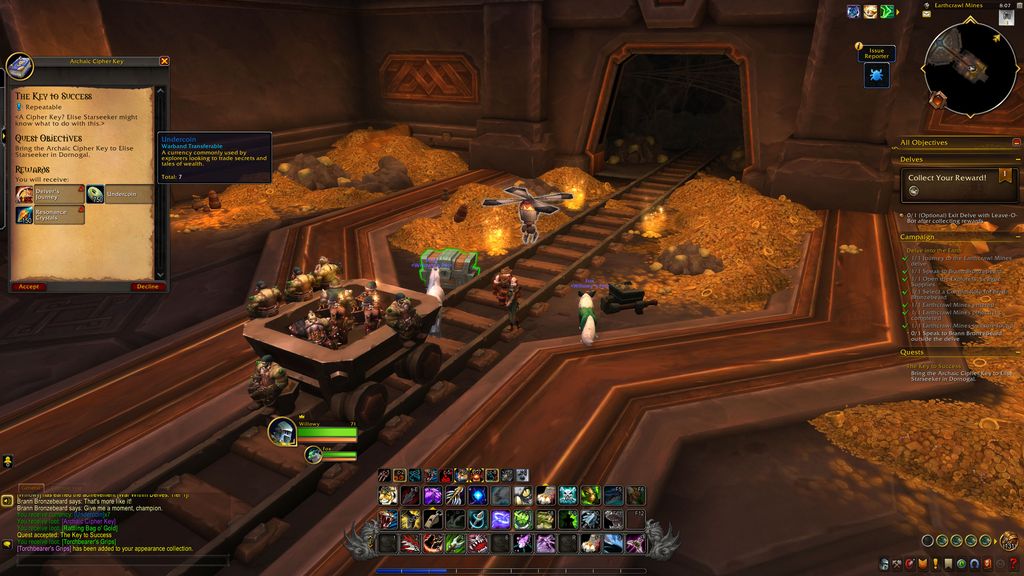Click the Collect Your Reward delve box
This screenshot has height=576, width=1024.
coord(958,183)
